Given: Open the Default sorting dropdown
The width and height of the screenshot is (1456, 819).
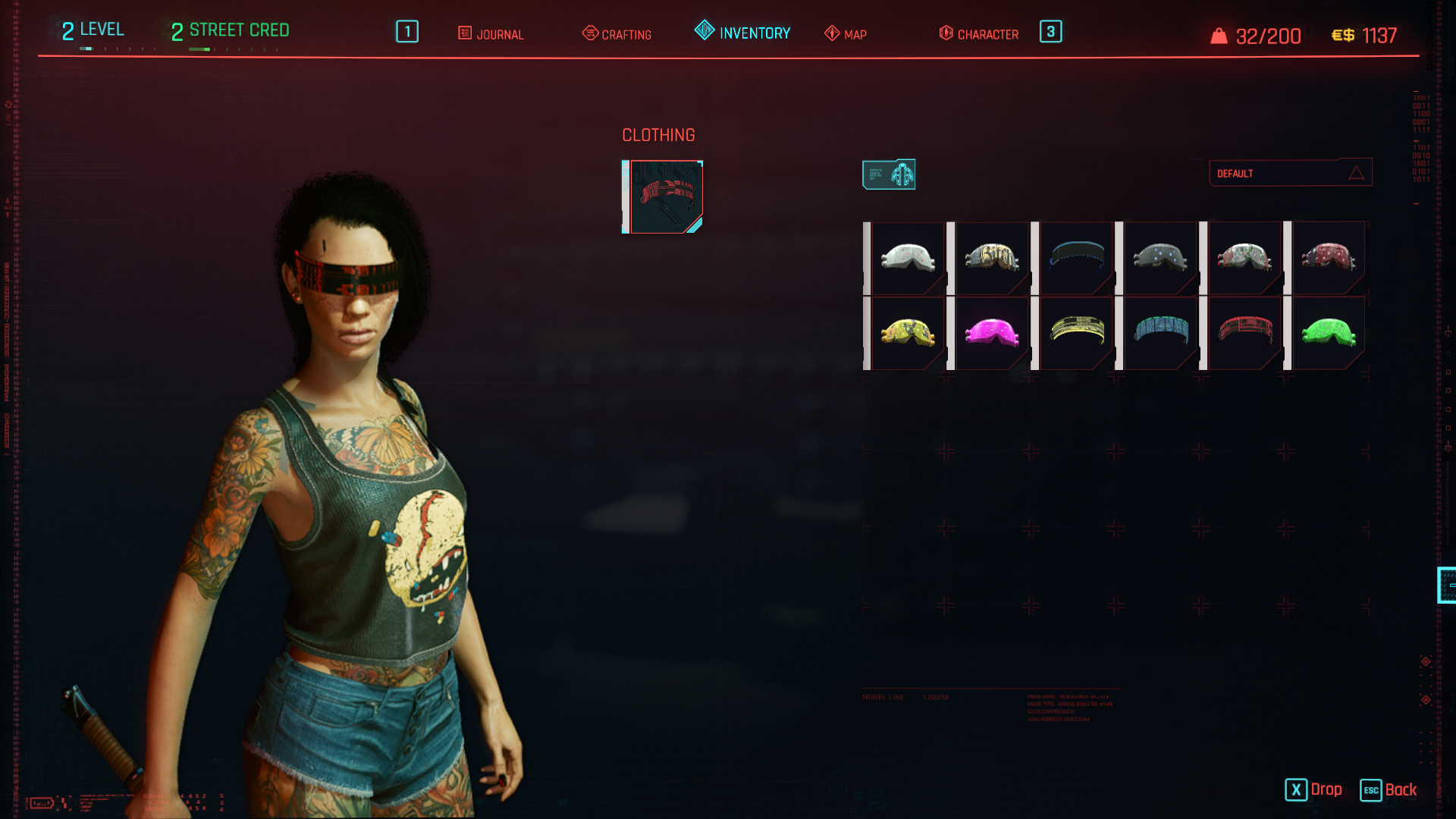Looking at the screenshot, I should (x=1290, y=173).
